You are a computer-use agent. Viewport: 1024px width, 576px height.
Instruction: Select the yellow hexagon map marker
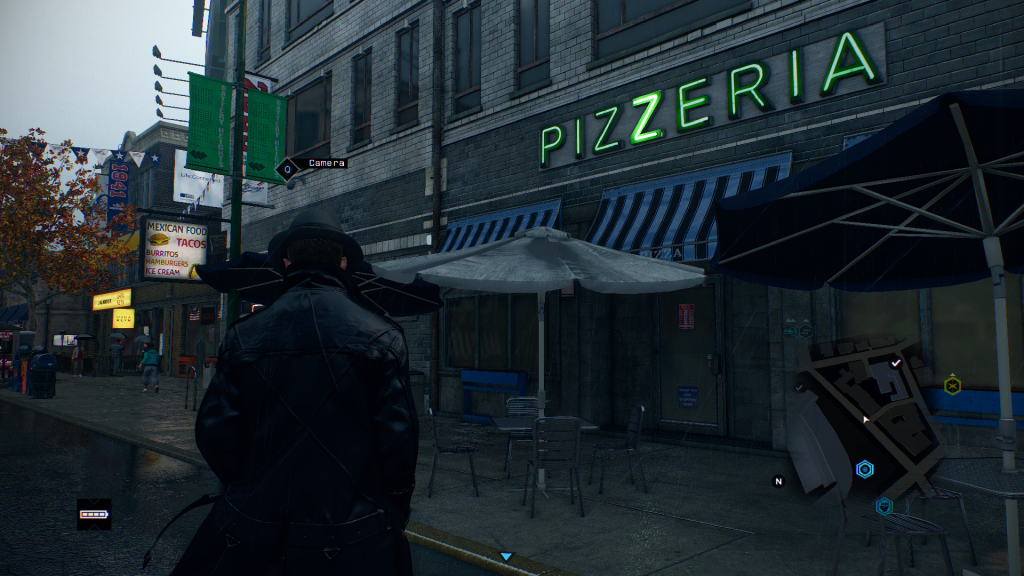coord(952,384)
